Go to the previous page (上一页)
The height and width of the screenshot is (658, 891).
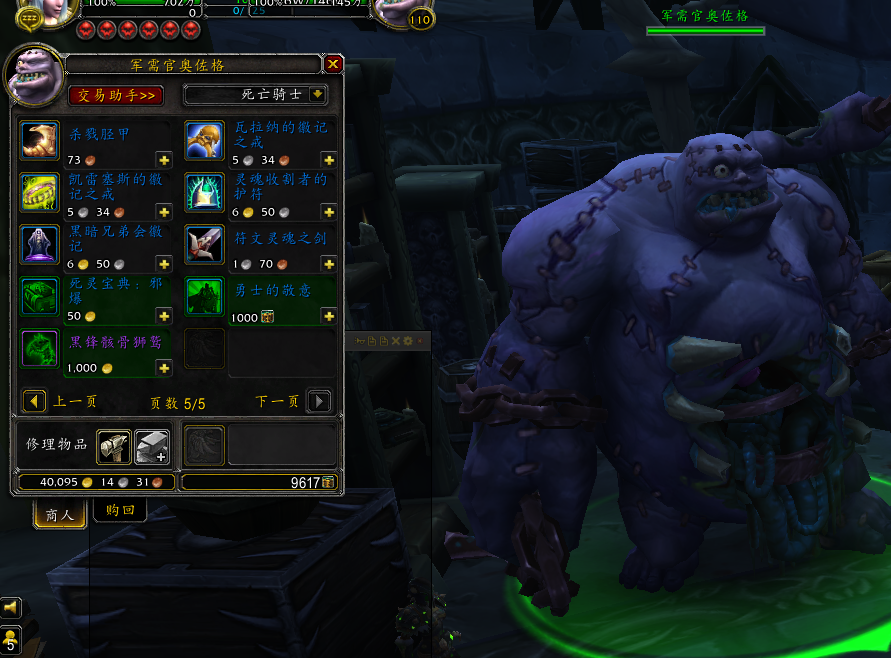(35, 402)
